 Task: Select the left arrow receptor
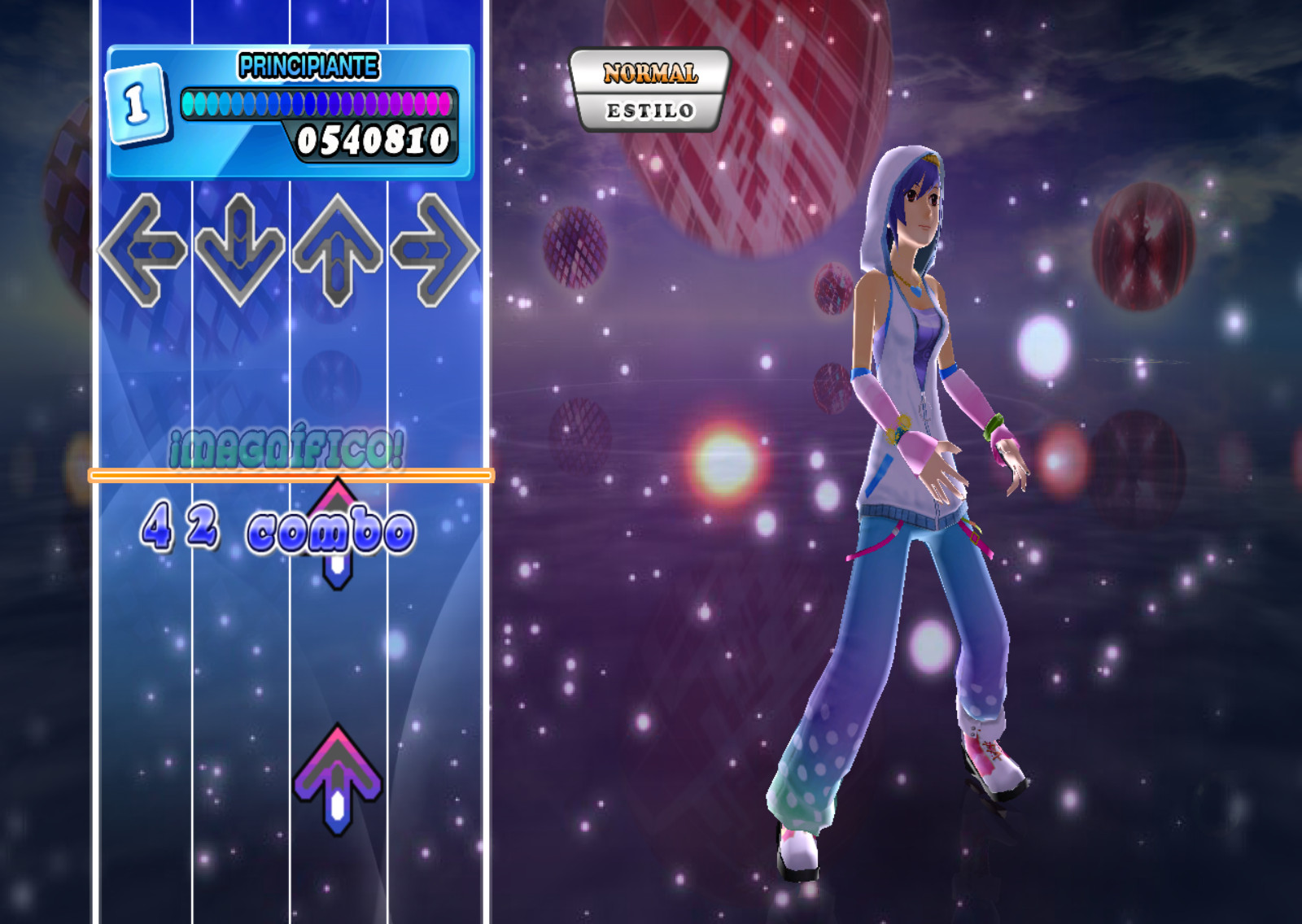coord(146,248)
